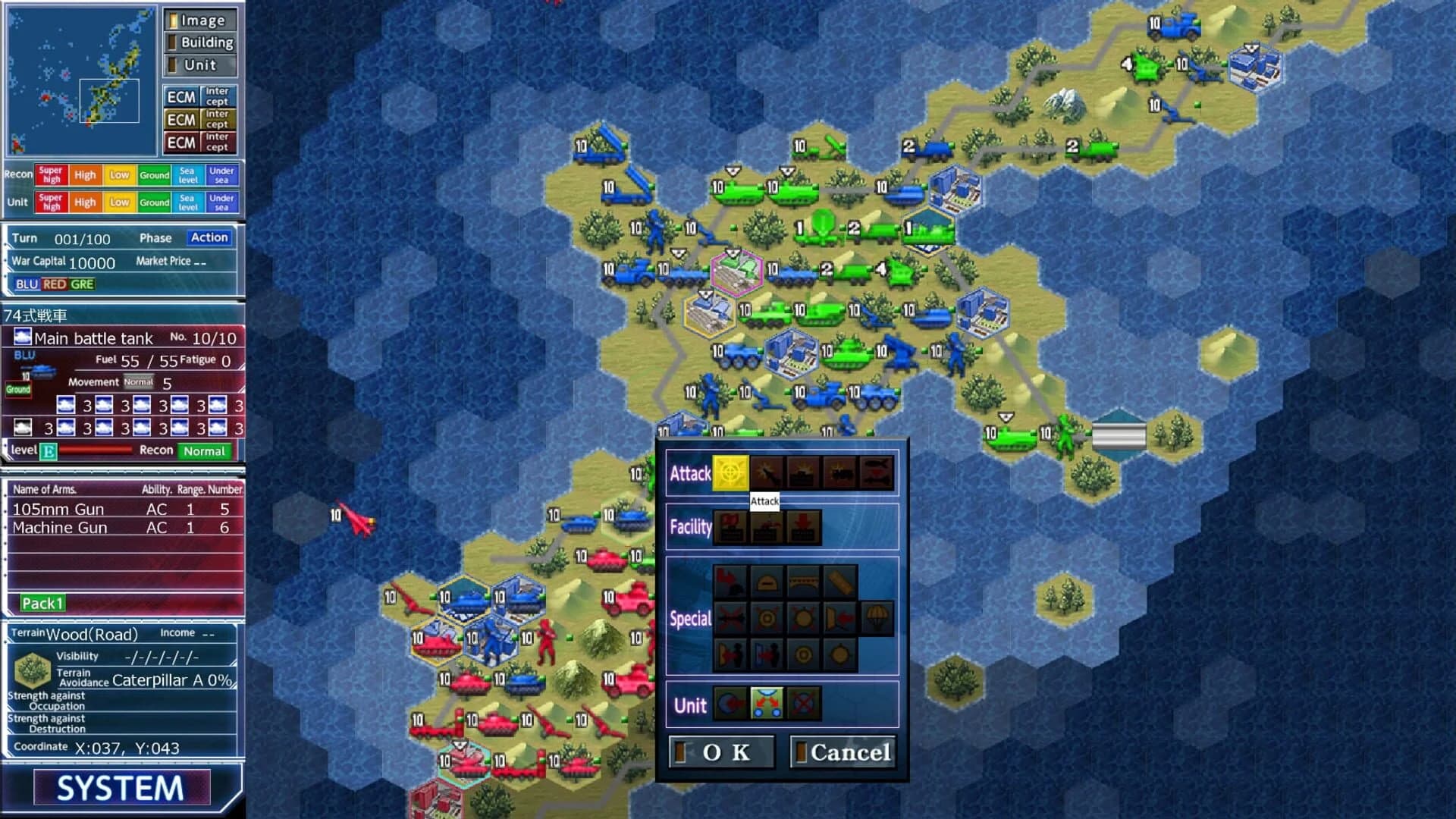Click the unit load command icon
Screen dimensions: 1456x819
tap(730, 704)
